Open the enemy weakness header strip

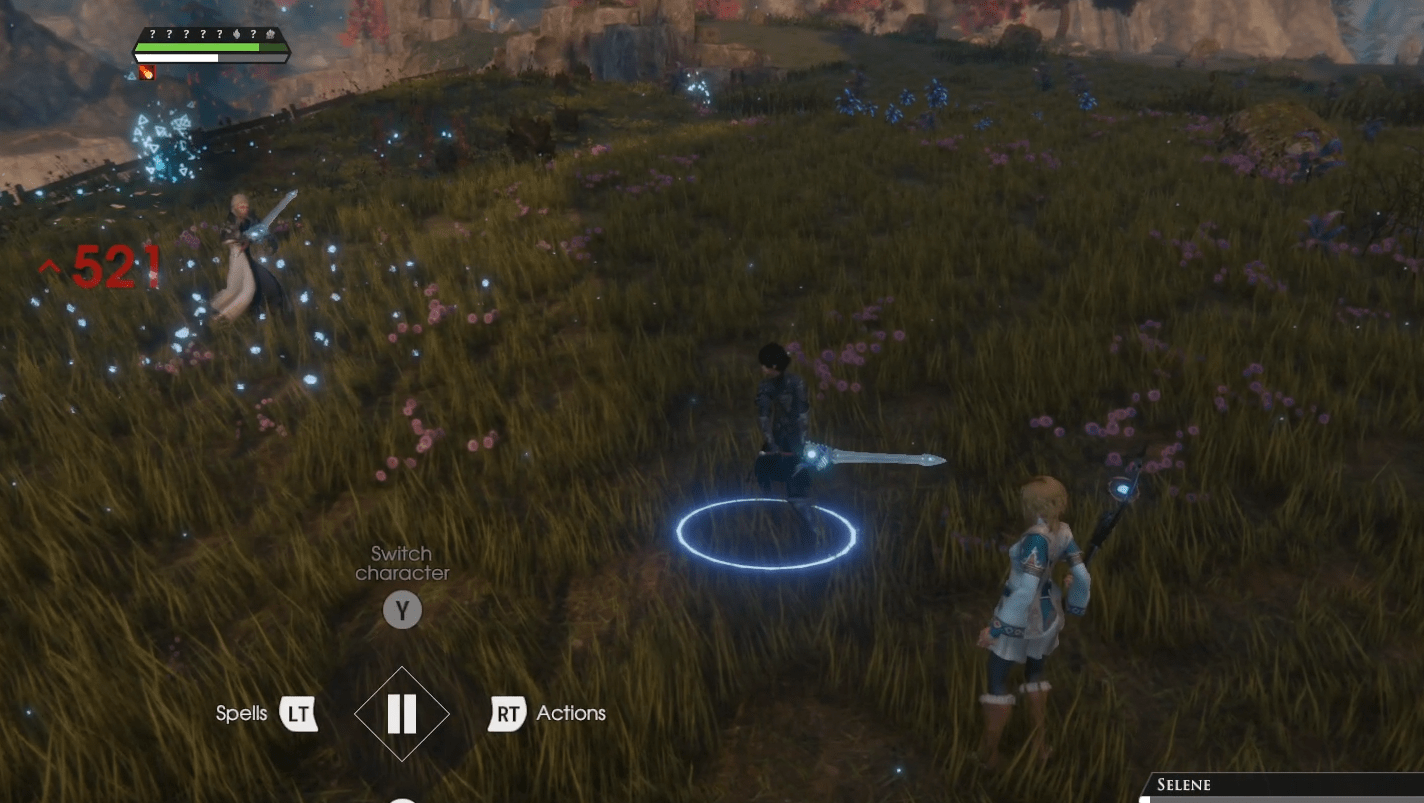[x=210, y=34]
